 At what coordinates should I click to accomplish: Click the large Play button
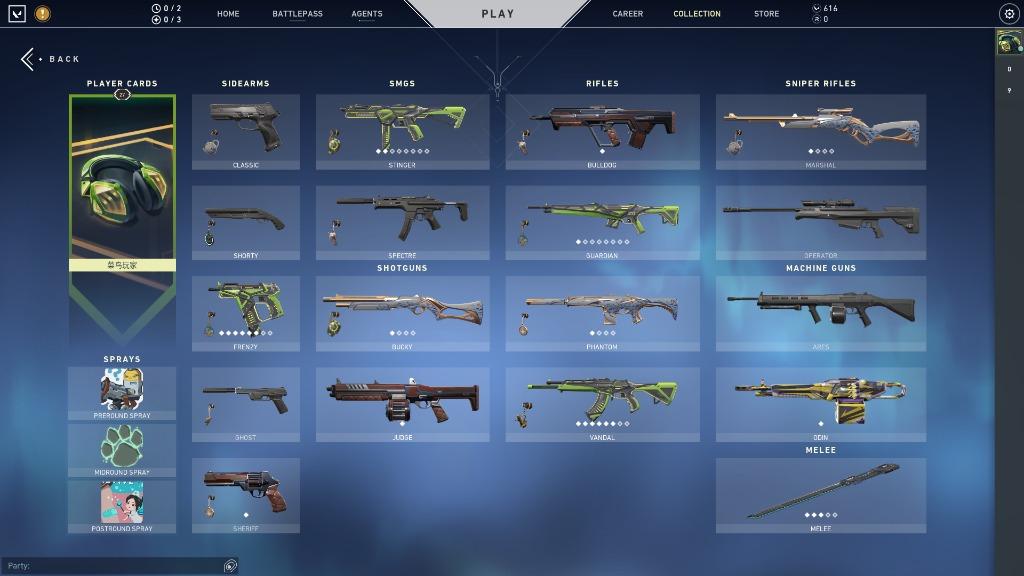click(x=497, y=14)
